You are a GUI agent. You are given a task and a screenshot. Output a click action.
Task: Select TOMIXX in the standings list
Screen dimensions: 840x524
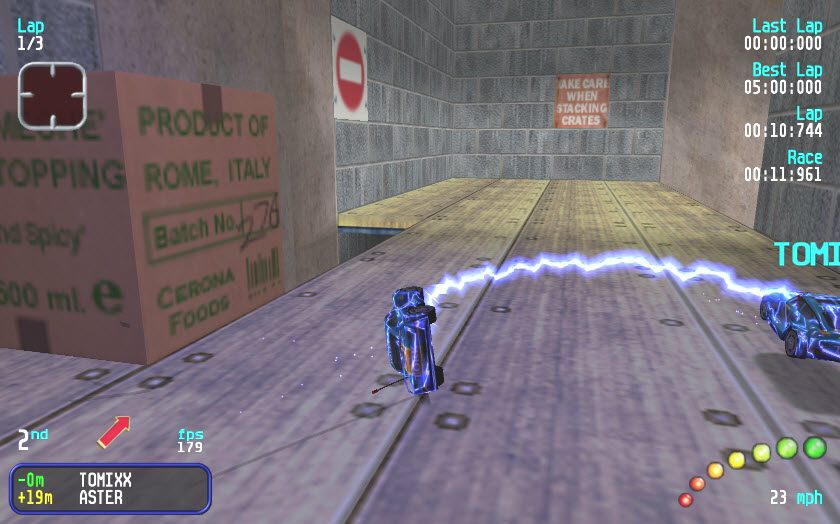[x=104, y=480]
